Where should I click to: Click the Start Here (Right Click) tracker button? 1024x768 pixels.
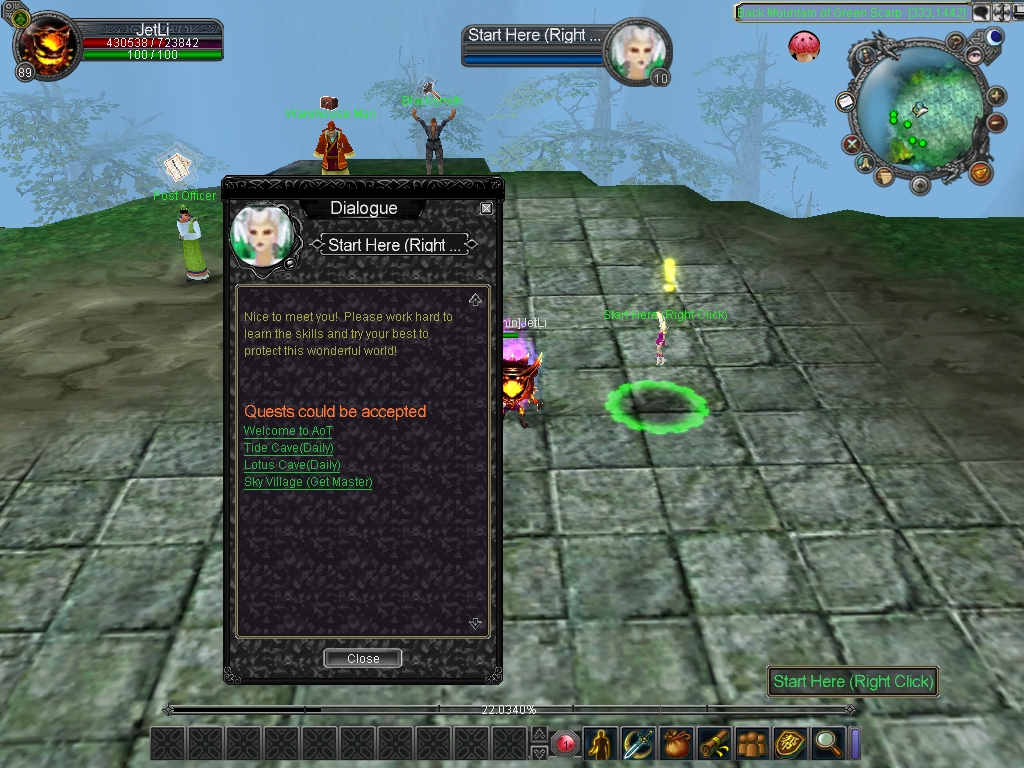pos(852,681)
